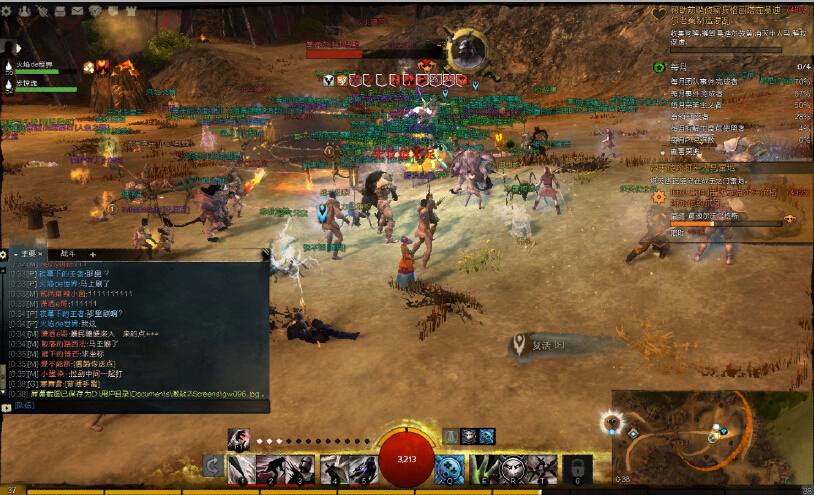Activate the green utility skill
Image resolution: width=814 pixels, height=495 pixels.
coord(485,467)
